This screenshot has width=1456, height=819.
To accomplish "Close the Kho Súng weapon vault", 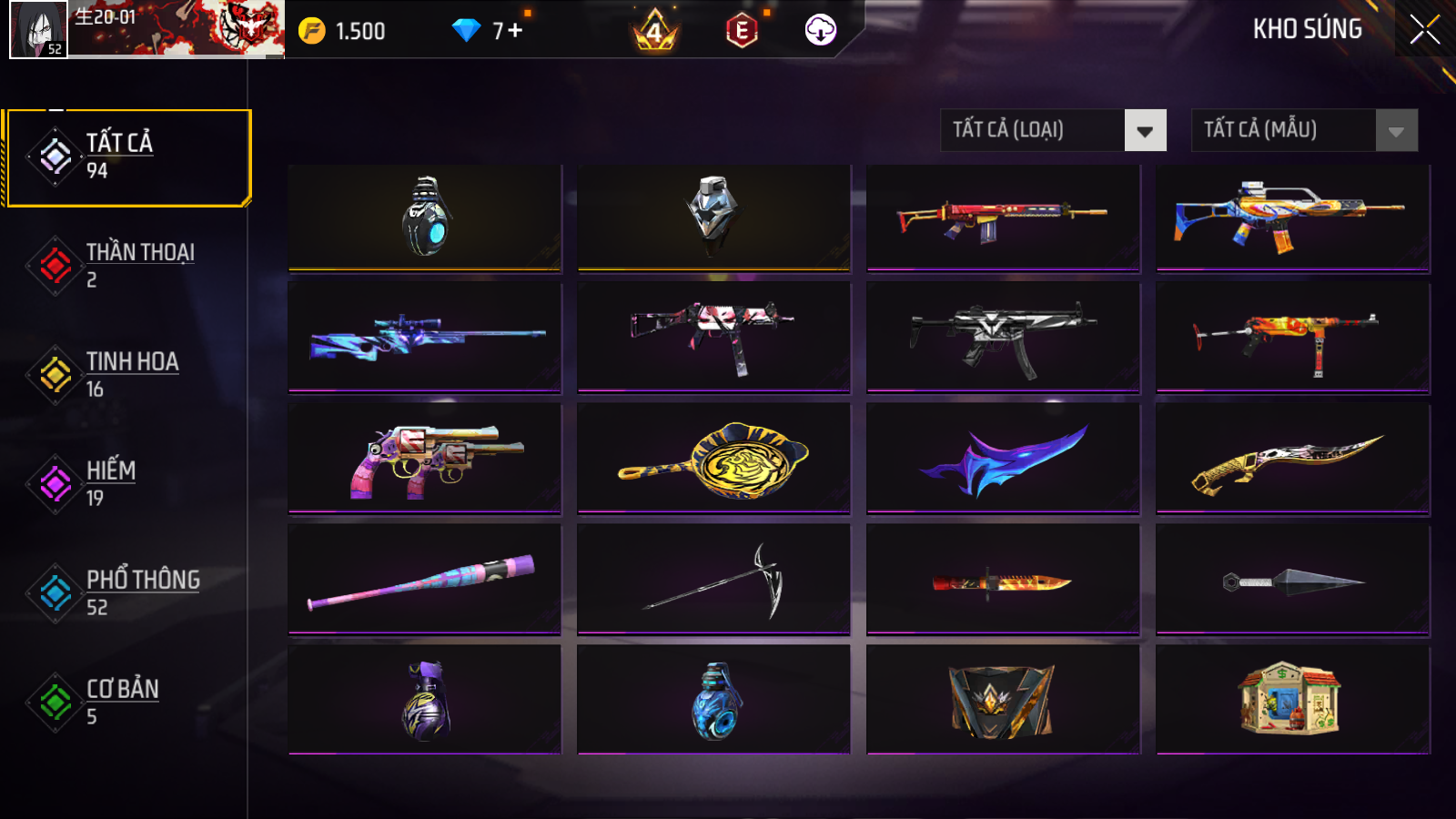I will (1424, 29).
